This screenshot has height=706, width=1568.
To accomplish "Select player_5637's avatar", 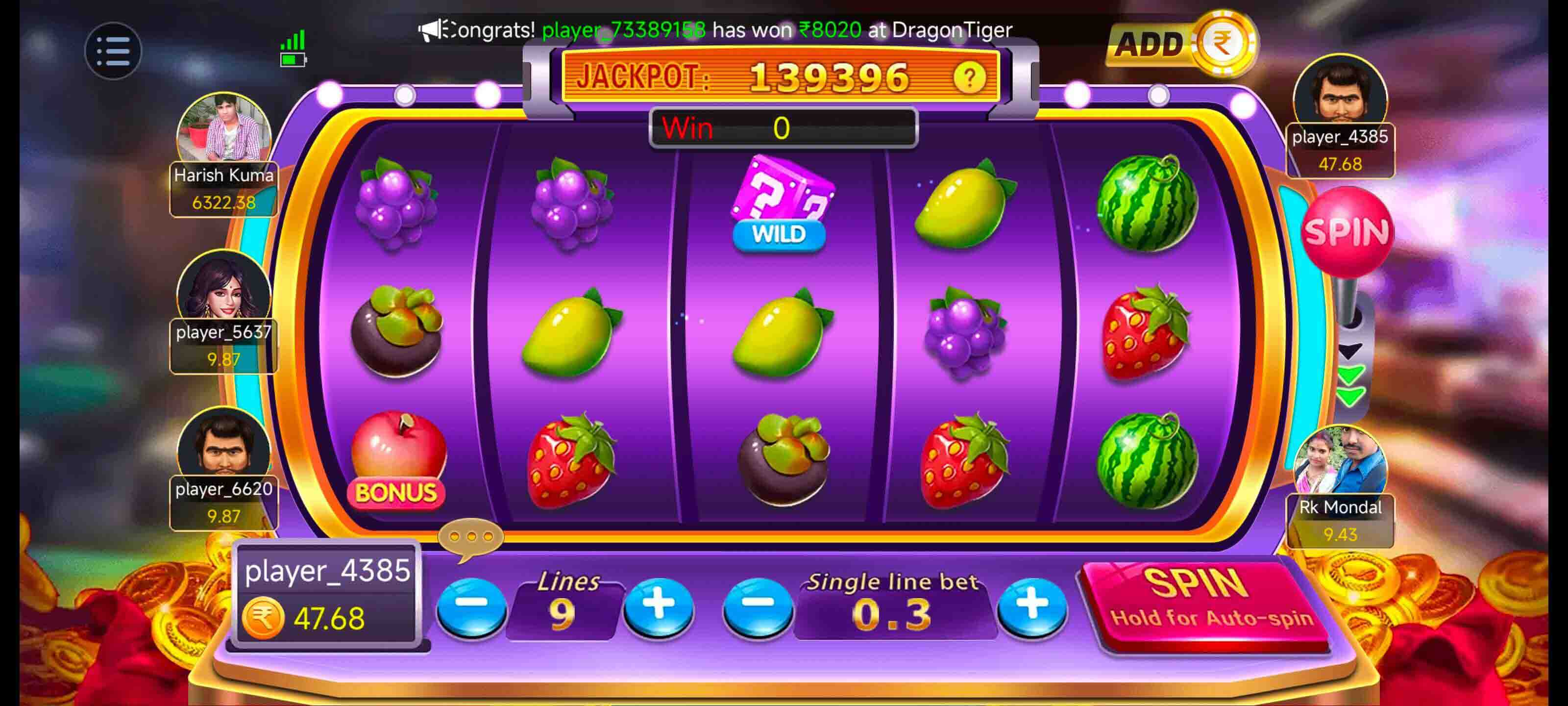I will [x=223, y=286].
